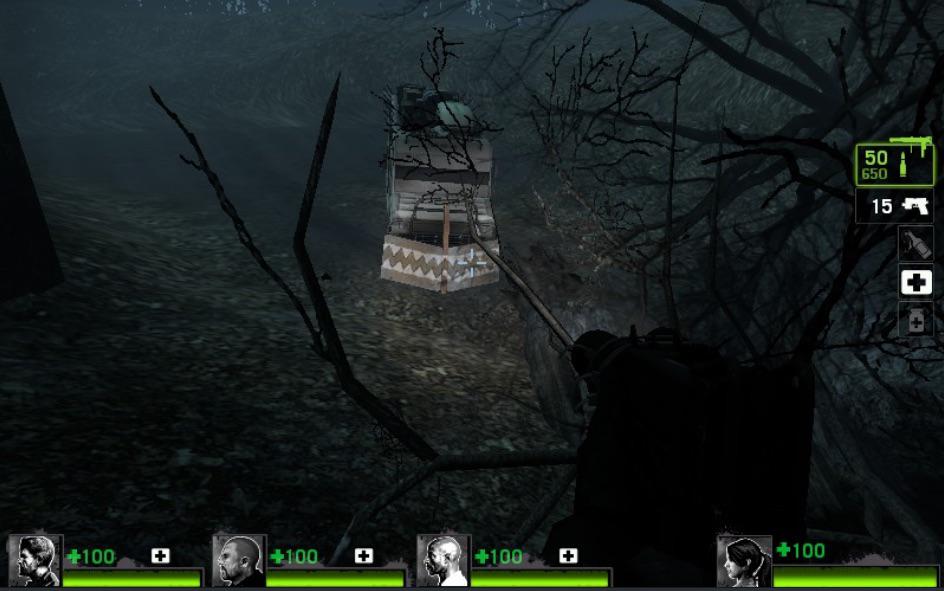Select the molotov bottle slot

coord(915,243)
